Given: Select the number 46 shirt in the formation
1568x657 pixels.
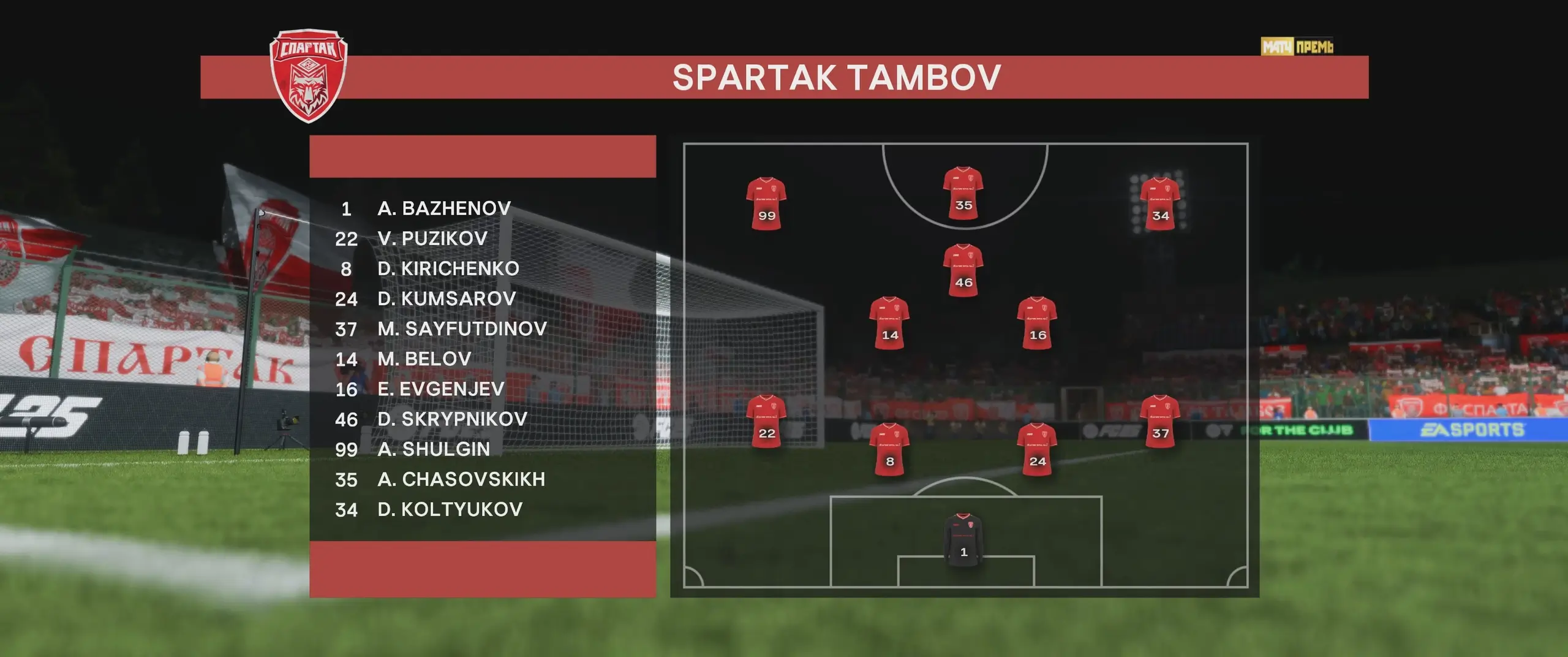Looking at the screenshot, I should click(963, 270).
